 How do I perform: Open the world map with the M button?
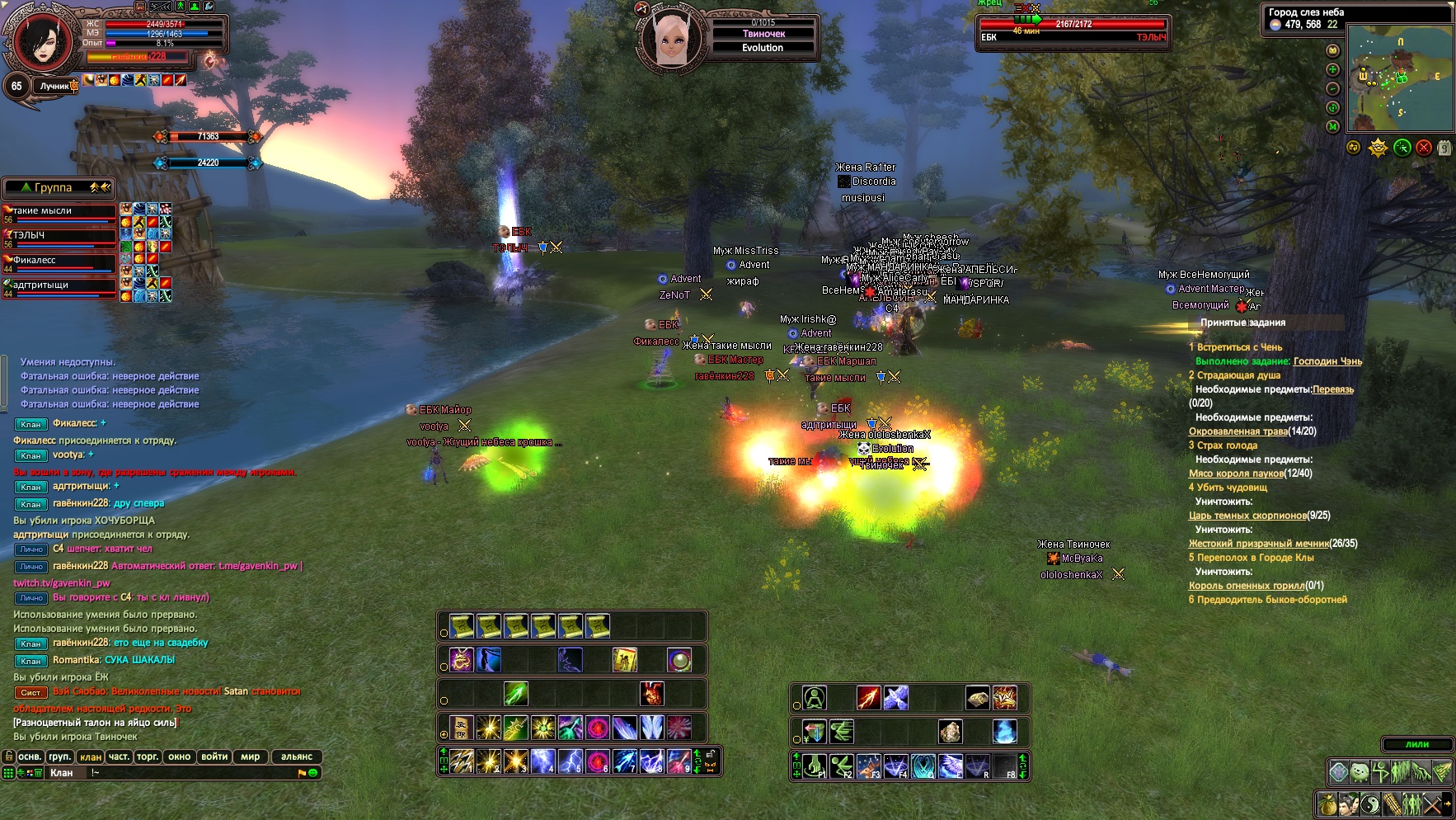[x=1332, y=126]
